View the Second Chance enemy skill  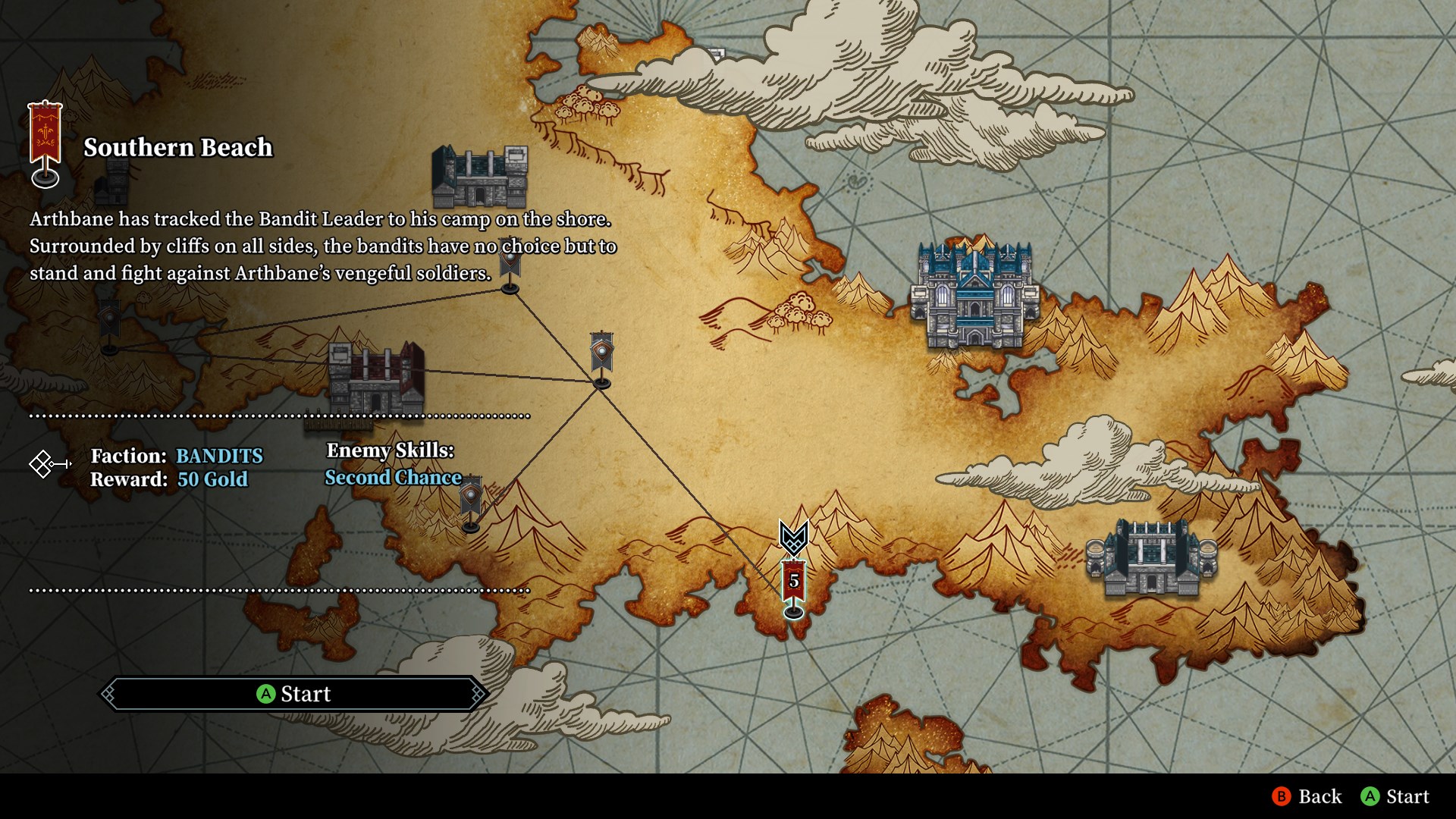pos(393,478)
